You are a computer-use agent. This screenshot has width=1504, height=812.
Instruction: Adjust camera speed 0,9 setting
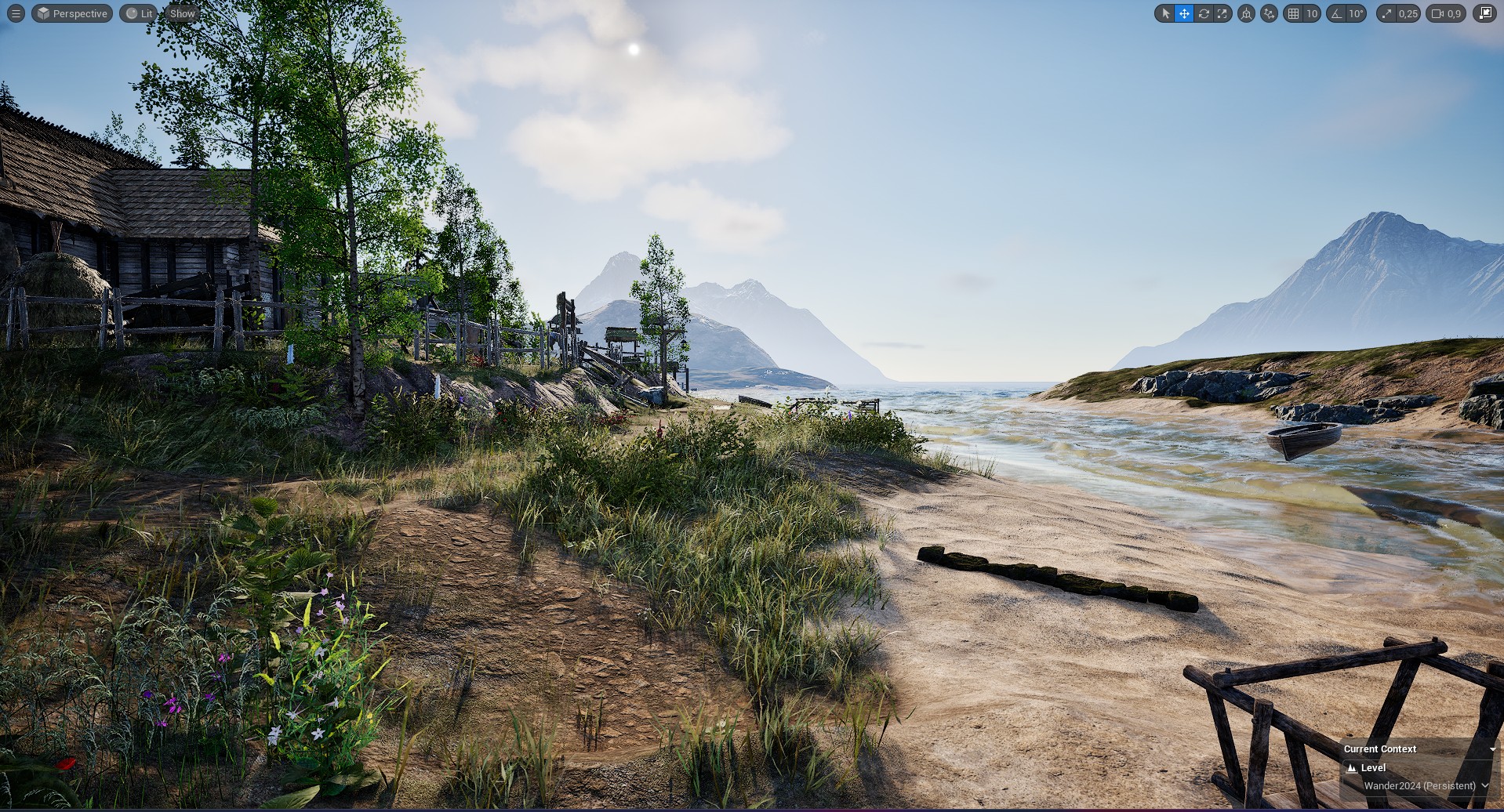(1446, 13)
